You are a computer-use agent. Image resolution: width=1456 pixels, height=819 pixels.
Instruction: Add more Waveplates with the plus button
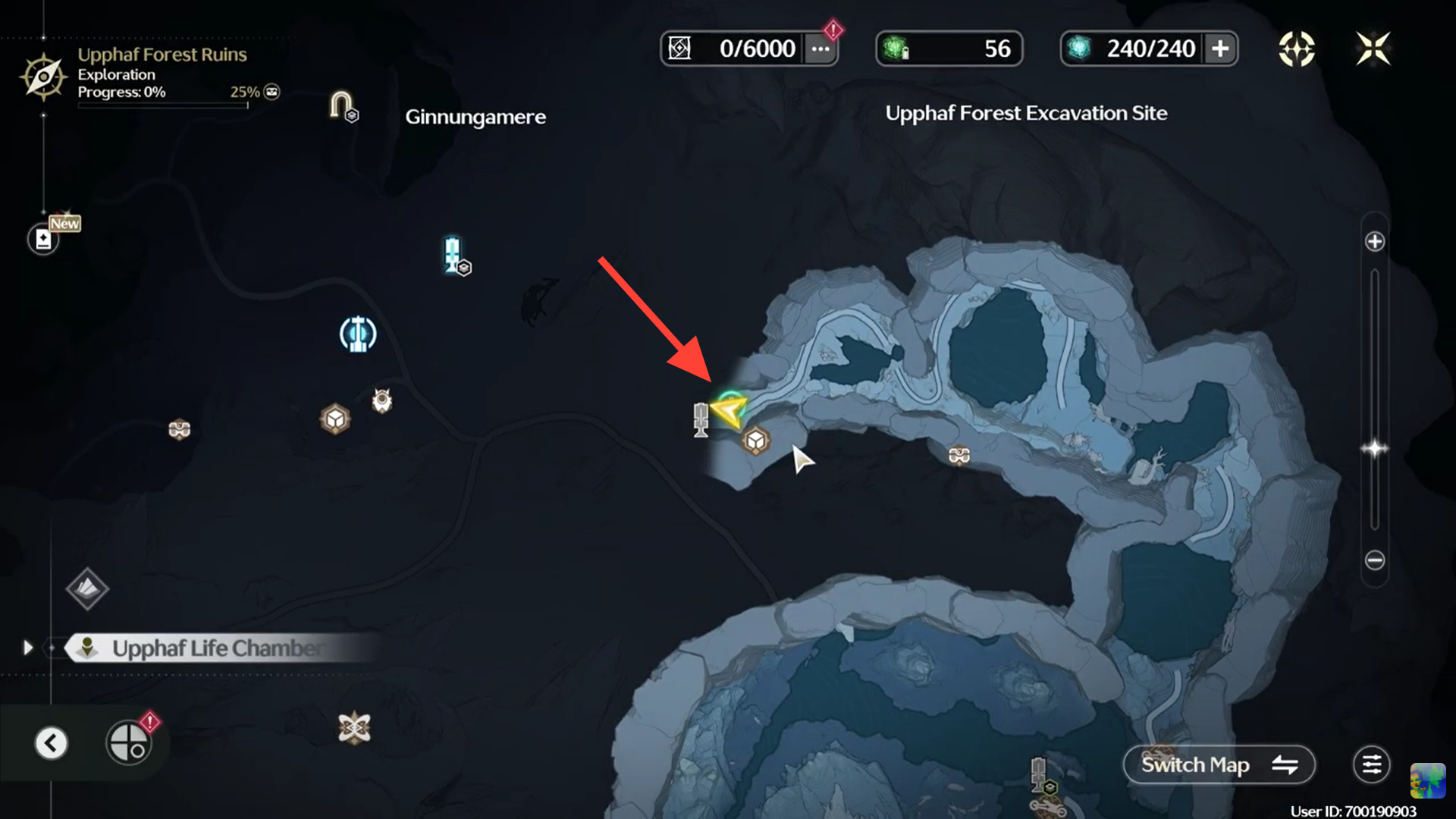(x=1220, y=49)
